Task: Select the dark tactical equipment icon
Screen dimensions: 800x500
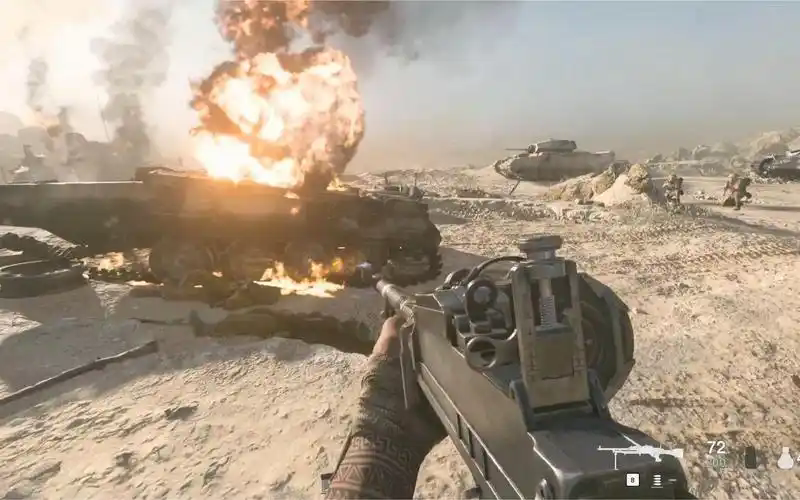Action: coord(751,458)
